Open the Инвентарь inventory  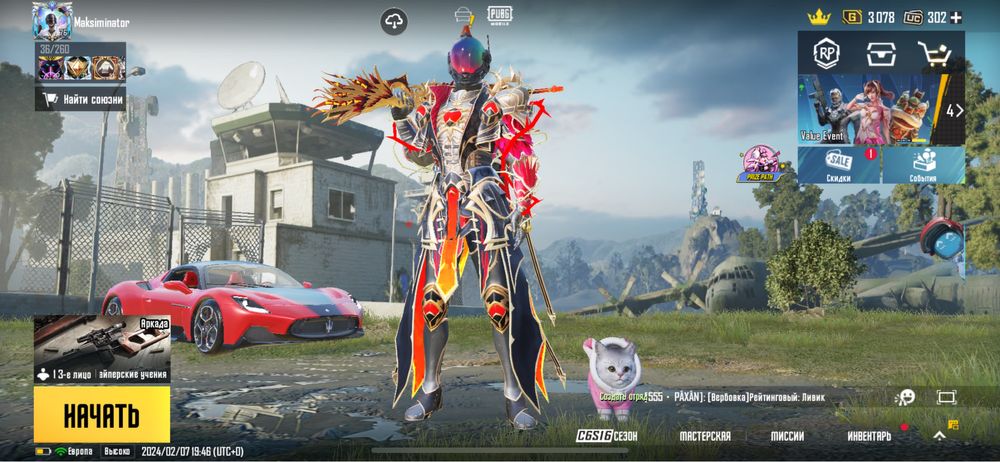tap(869, 436)
